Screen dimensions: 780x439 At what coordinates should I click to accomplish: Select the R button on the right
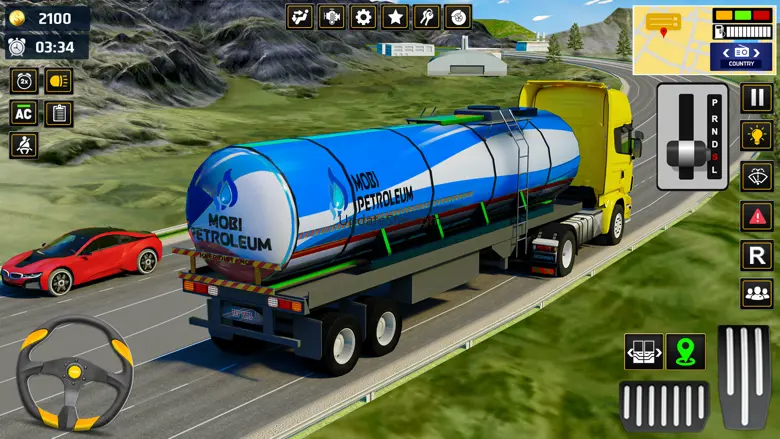(756, 254)
